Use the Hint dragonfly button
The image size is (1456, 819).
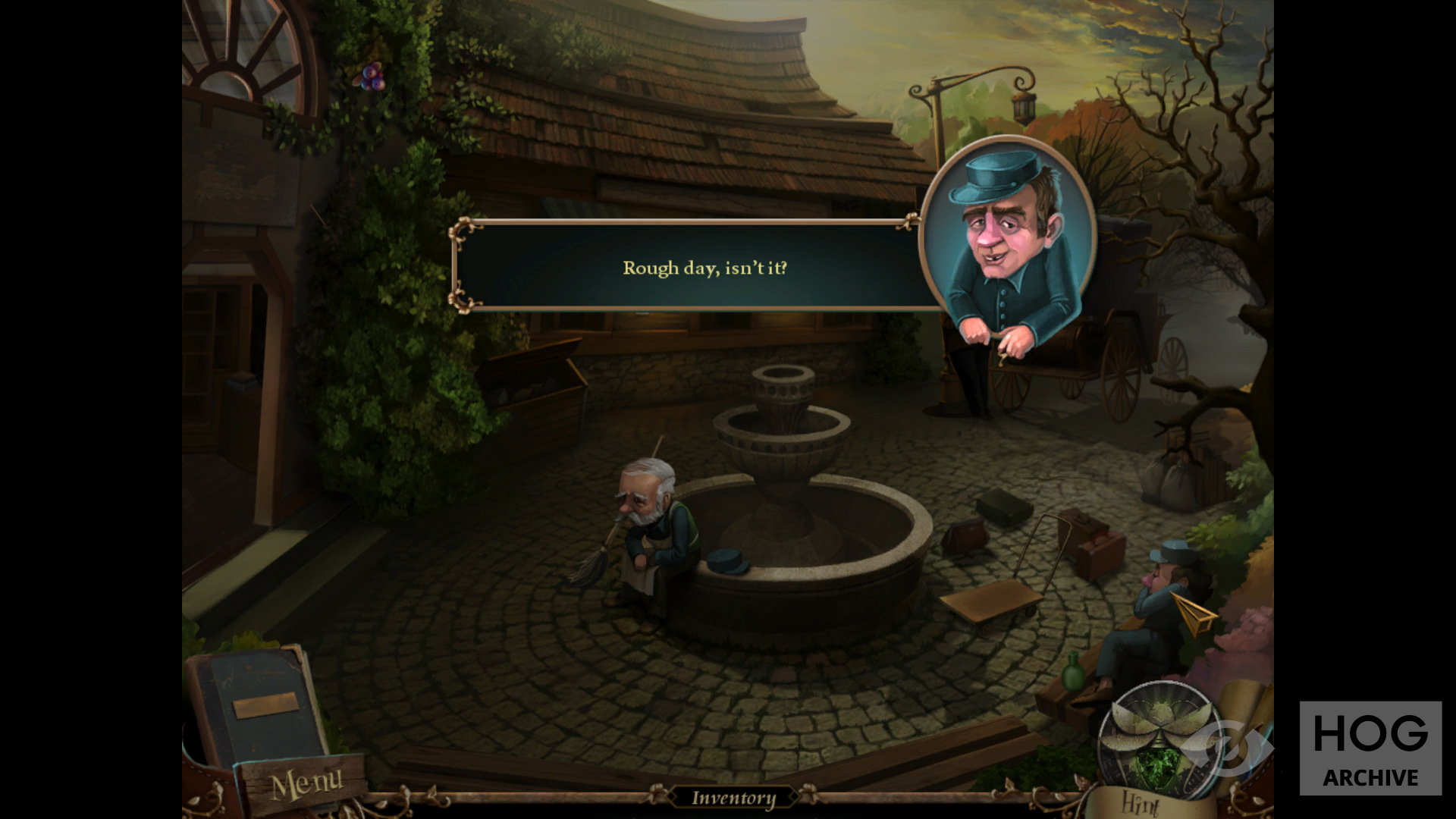pos(1158,739)
